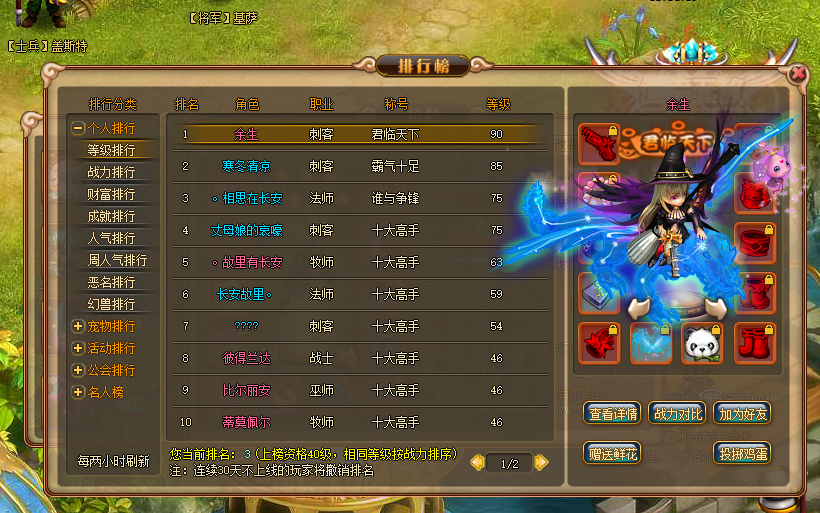Expand the 名人榜 category
Viewport: 820px width, 513px height.
coord(78,392)
